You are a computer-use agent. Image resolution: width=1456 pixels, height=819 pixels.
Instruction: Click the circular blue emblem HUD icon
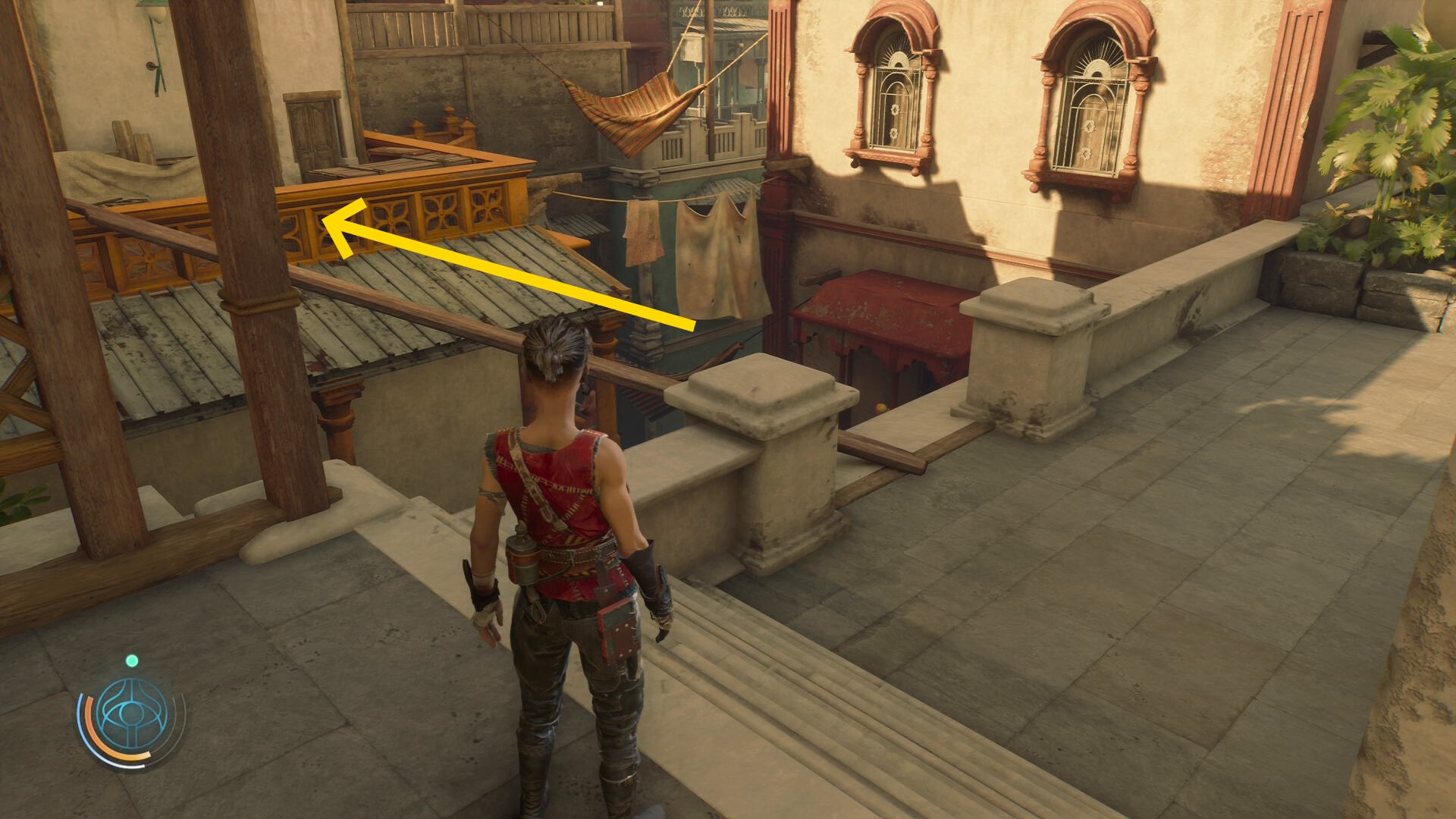click(x=132, y=715)
